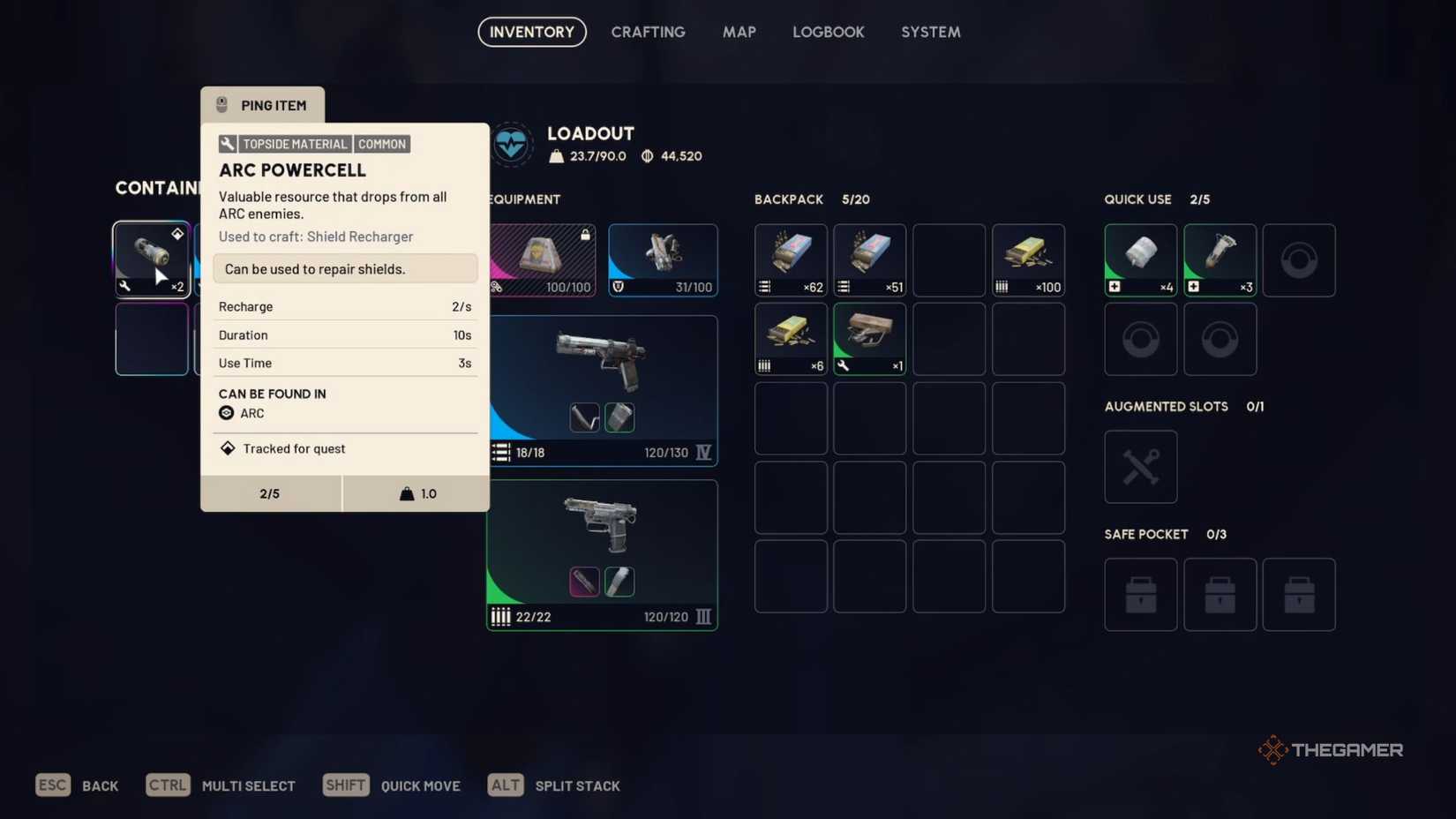Click the Ping Item button
Image resolution: width=1456 pixels, height=819 pixels.
[262, 105]
